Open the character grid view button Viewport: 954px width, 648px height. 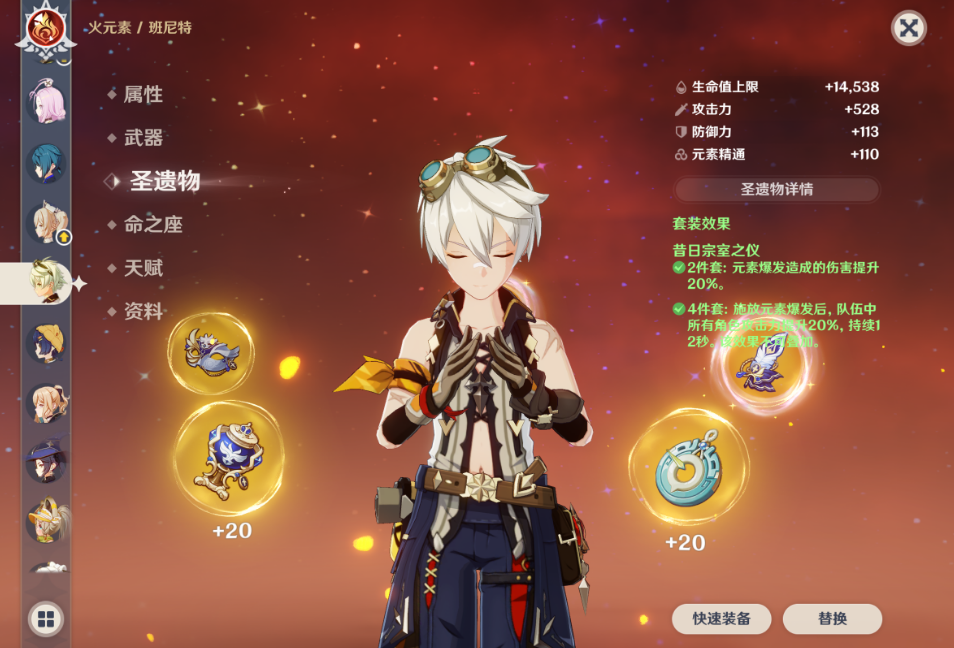[x=46, y=619]
